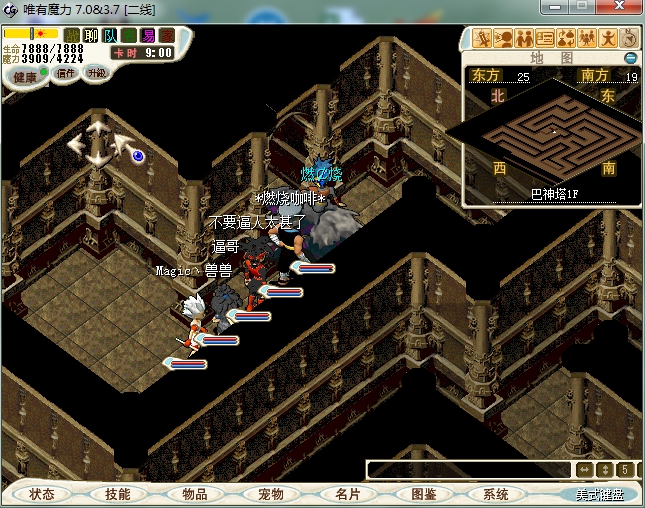Click the money bags exchange icon
Viewport: 645px width, 508px height.
(566, 39)
